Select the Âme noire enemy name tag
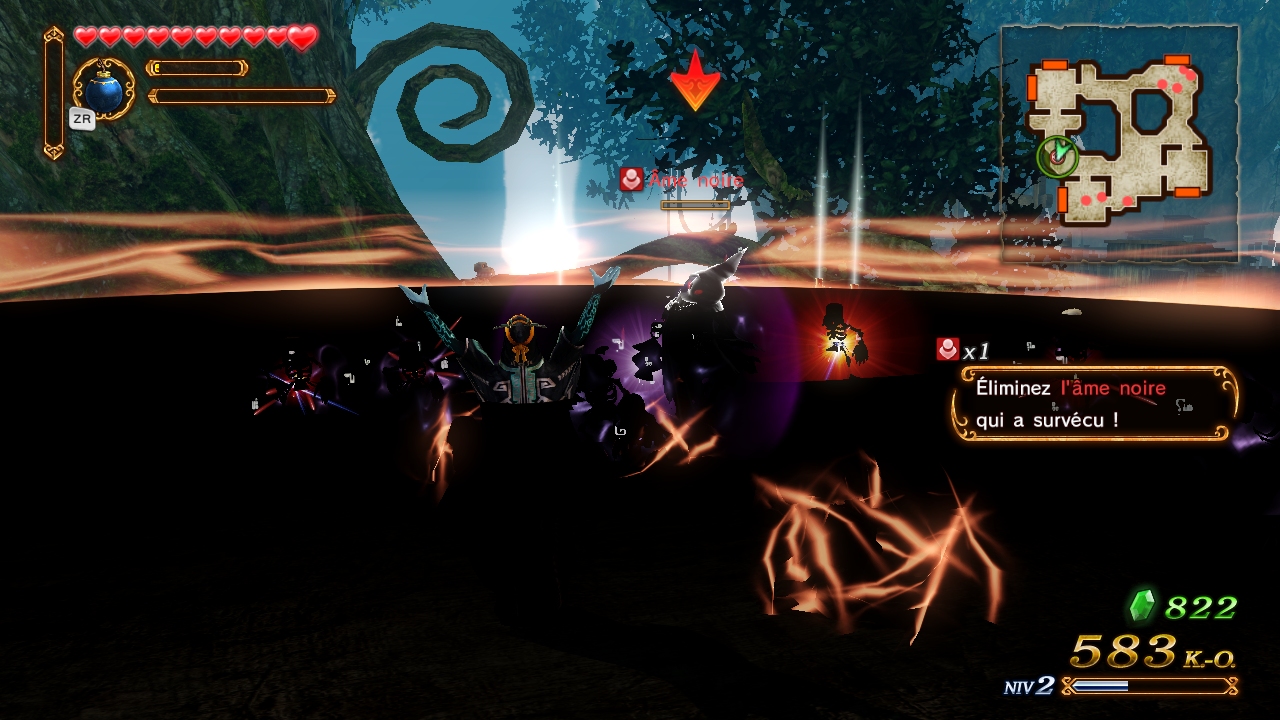The image size is (1280, 720). click(x=684, y=180)
